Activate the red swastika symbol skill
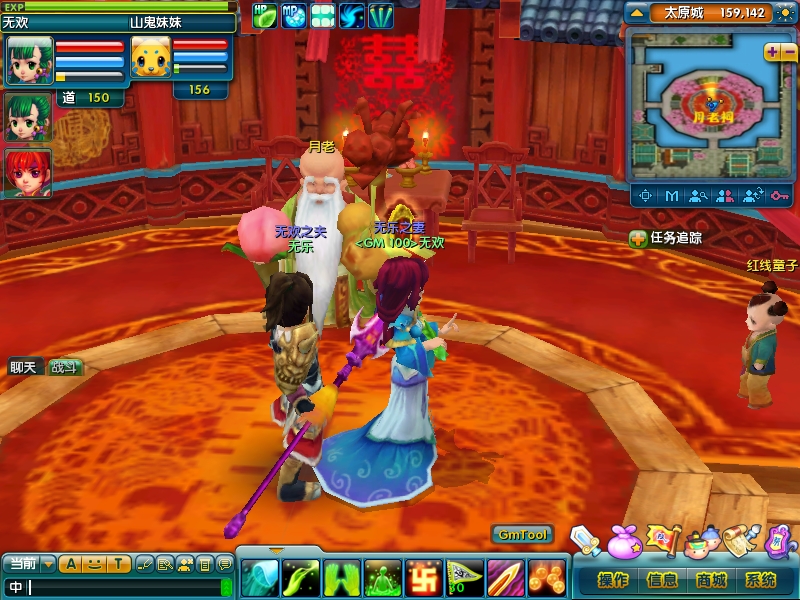 (422, 577)
